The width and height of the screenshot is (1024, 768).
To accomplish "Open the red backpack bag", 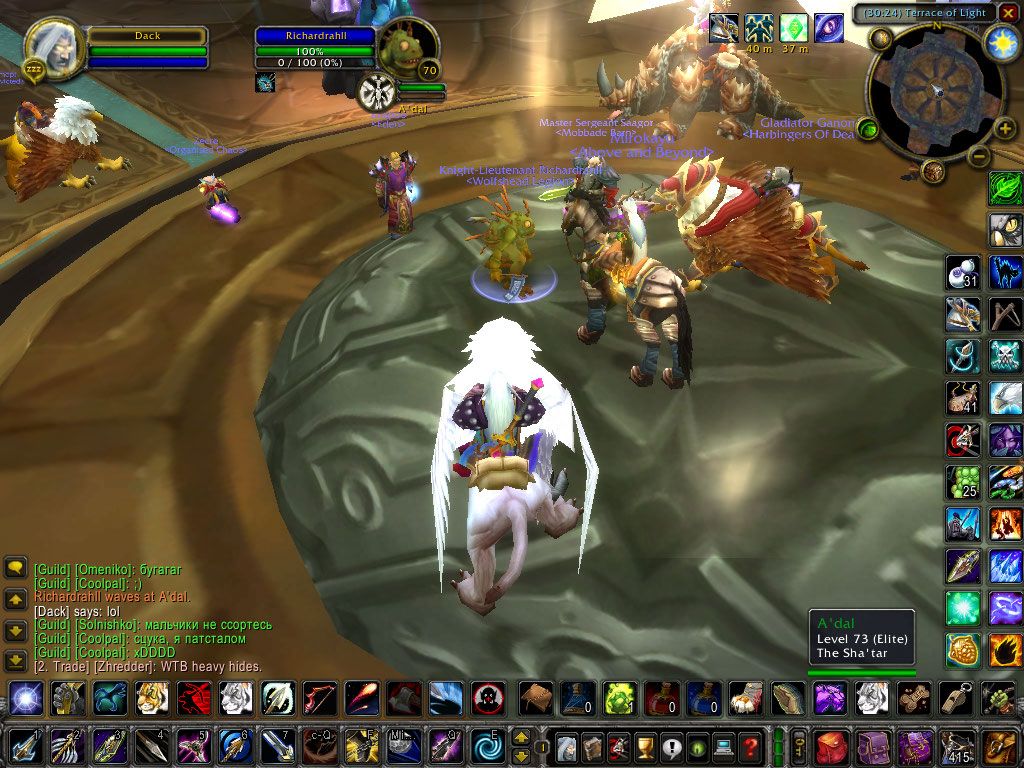I will [x=831, y=746].
